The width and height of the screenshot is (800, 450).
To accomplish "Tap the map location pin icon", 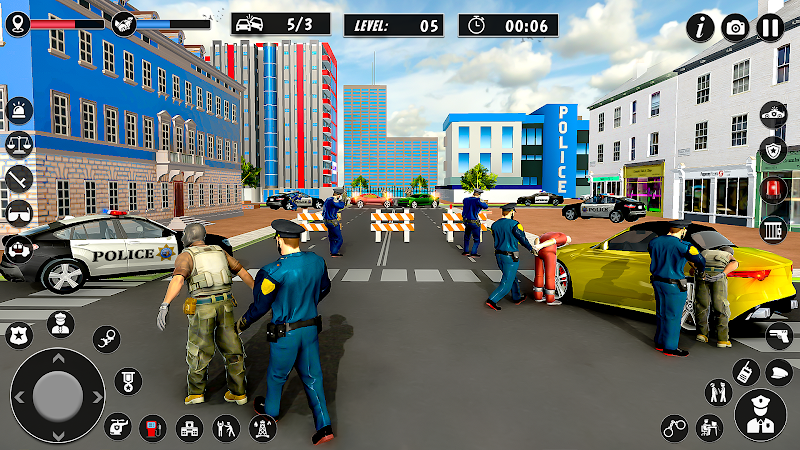I will pos(17,23).
